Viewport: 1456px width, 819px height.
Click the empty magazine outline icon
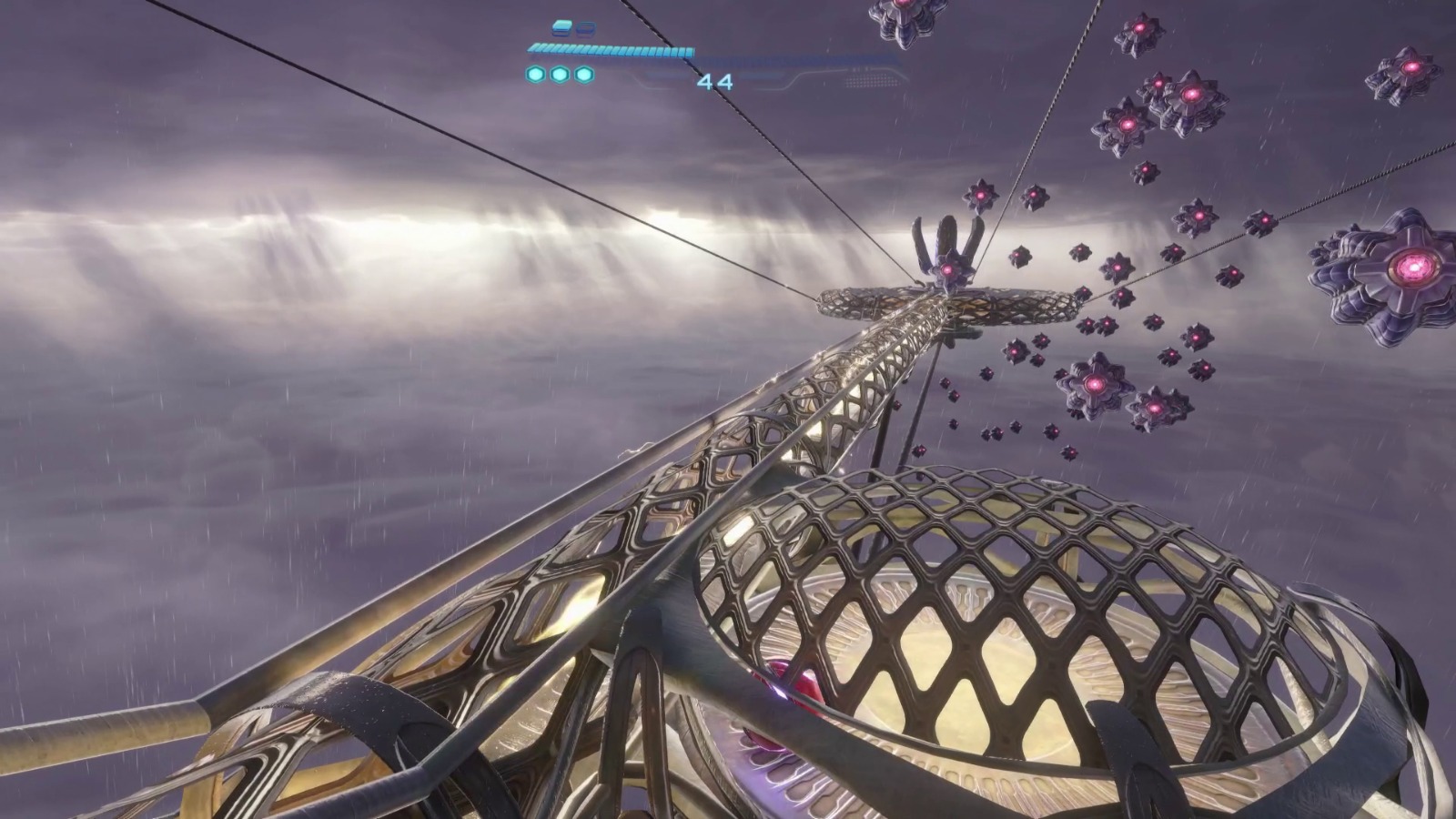tap(585, 27)
